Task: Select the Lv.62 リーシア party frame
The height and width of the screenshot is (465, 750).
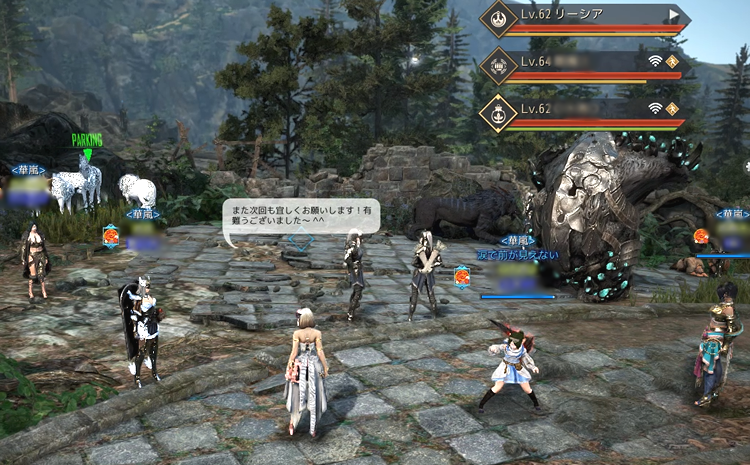Action: click(590, 17)
